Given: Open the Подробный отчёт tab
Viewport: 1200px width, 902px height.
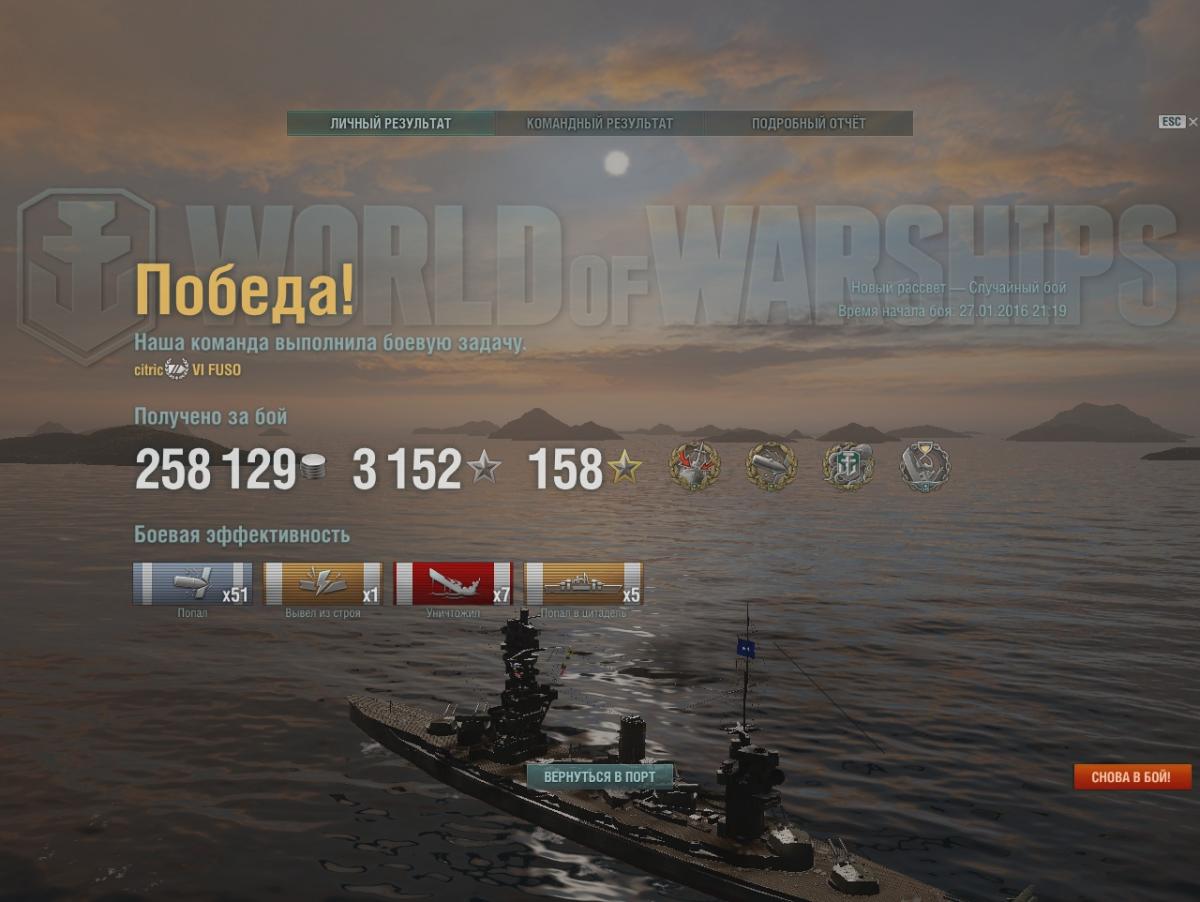Looking at the screenshot, I should point(808,124).
